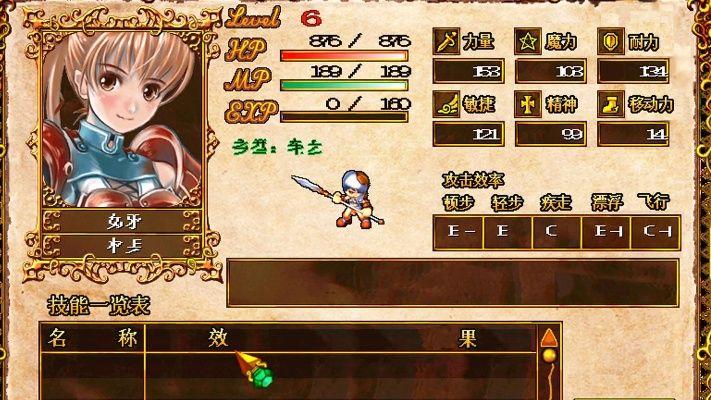Screen dimensions: 711x400
Task: Select the 效果 skill list column header
Action: click(x=342, y=338)
